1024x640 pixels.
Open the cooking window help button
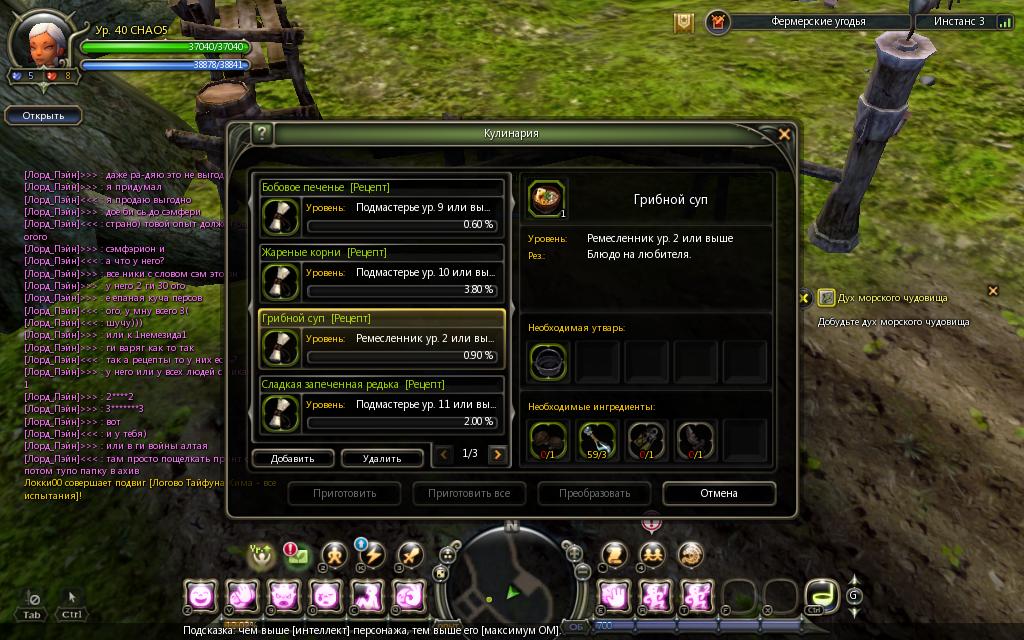262,134
